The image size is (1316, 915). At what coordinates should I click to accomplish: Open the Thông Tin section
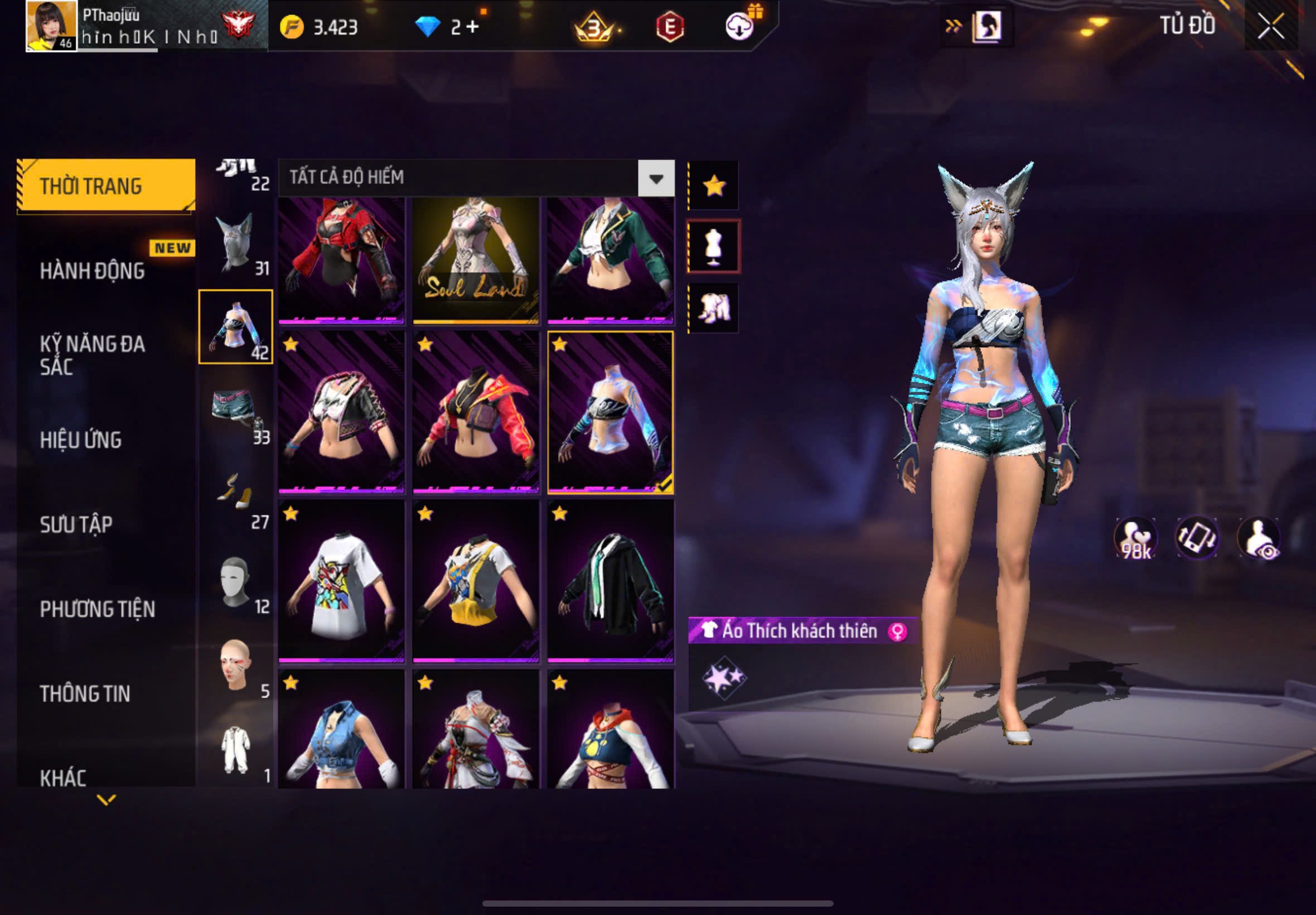85,694
